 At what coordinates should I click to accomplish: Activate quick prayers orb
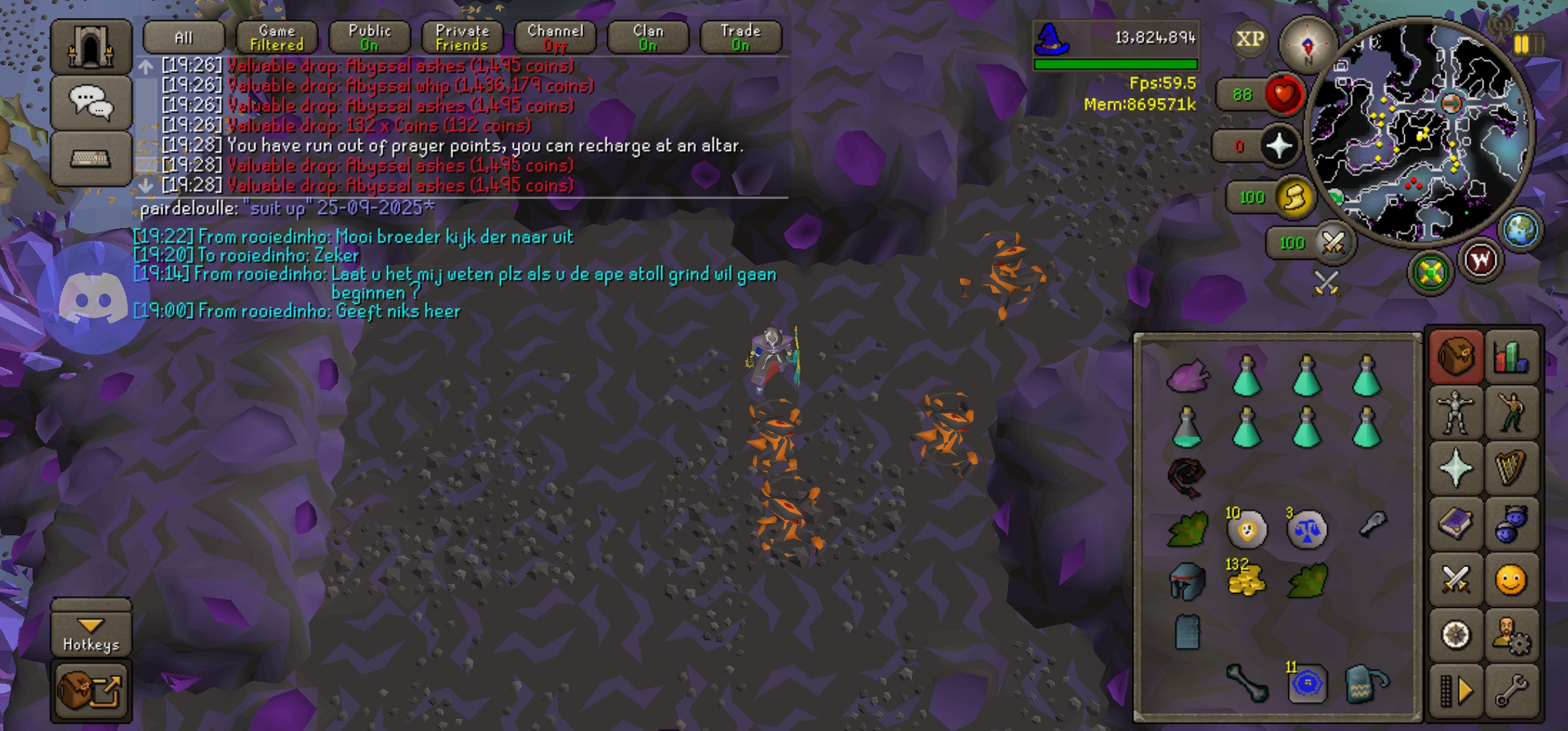1278,146
